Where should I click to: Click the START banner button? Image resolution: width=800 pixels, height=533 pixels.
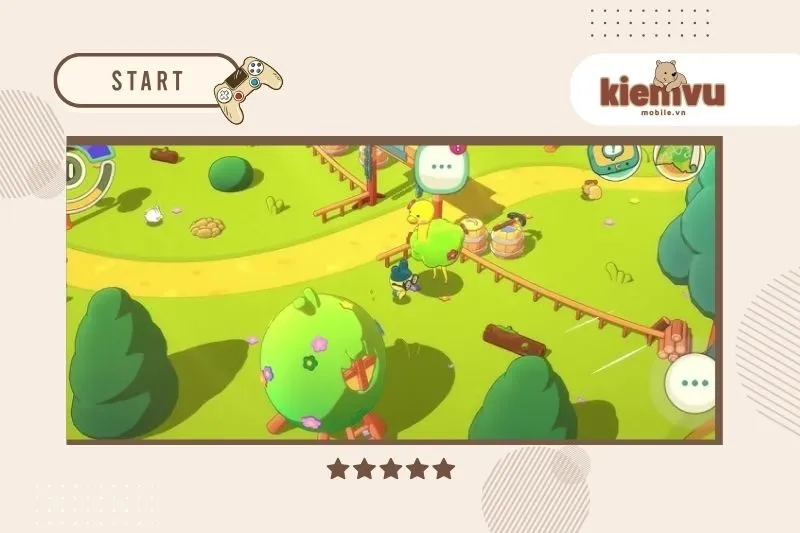[x=147, y=80]
